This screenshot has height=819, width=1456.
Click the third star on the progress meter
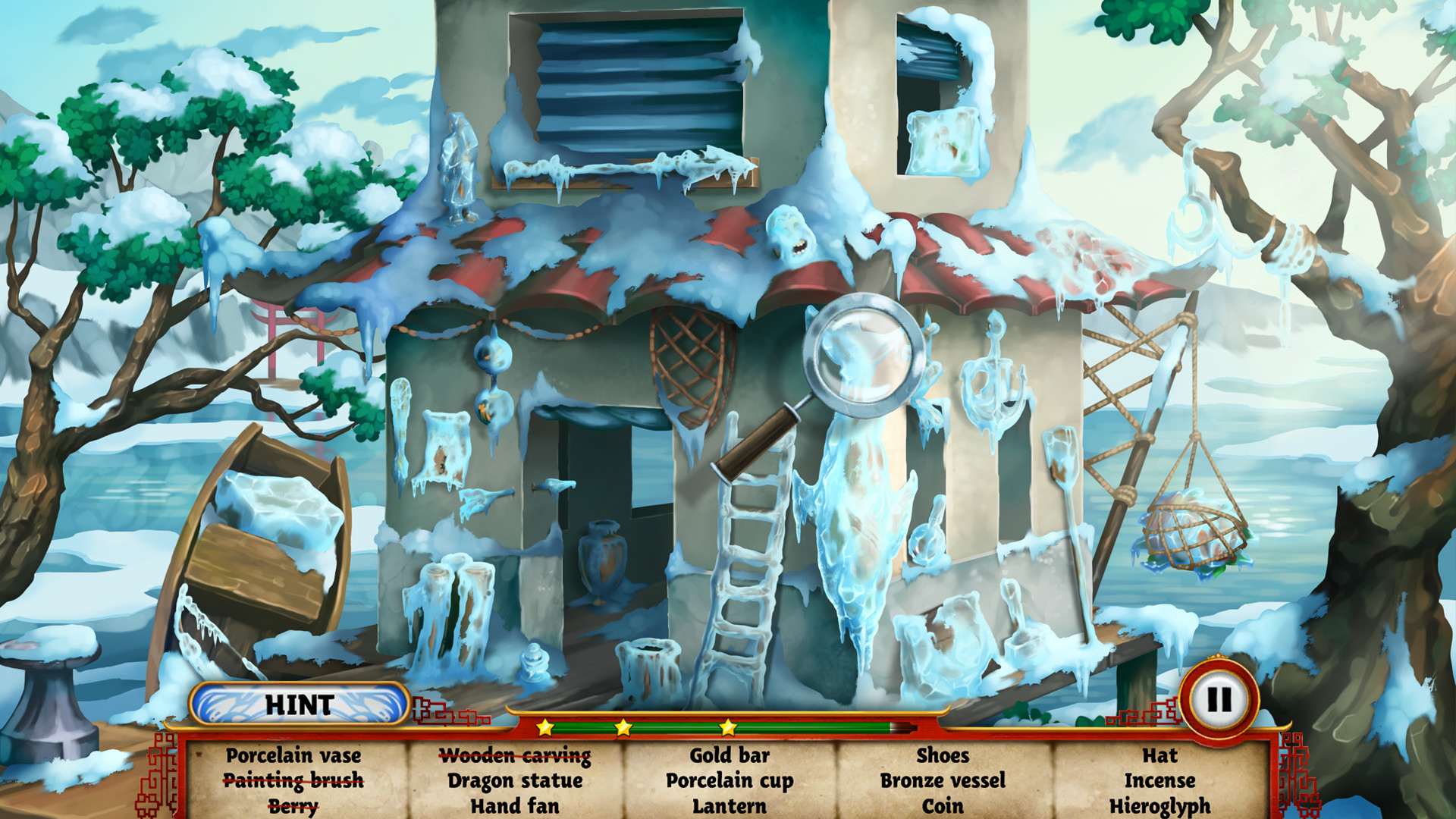[x=726, y=730]
